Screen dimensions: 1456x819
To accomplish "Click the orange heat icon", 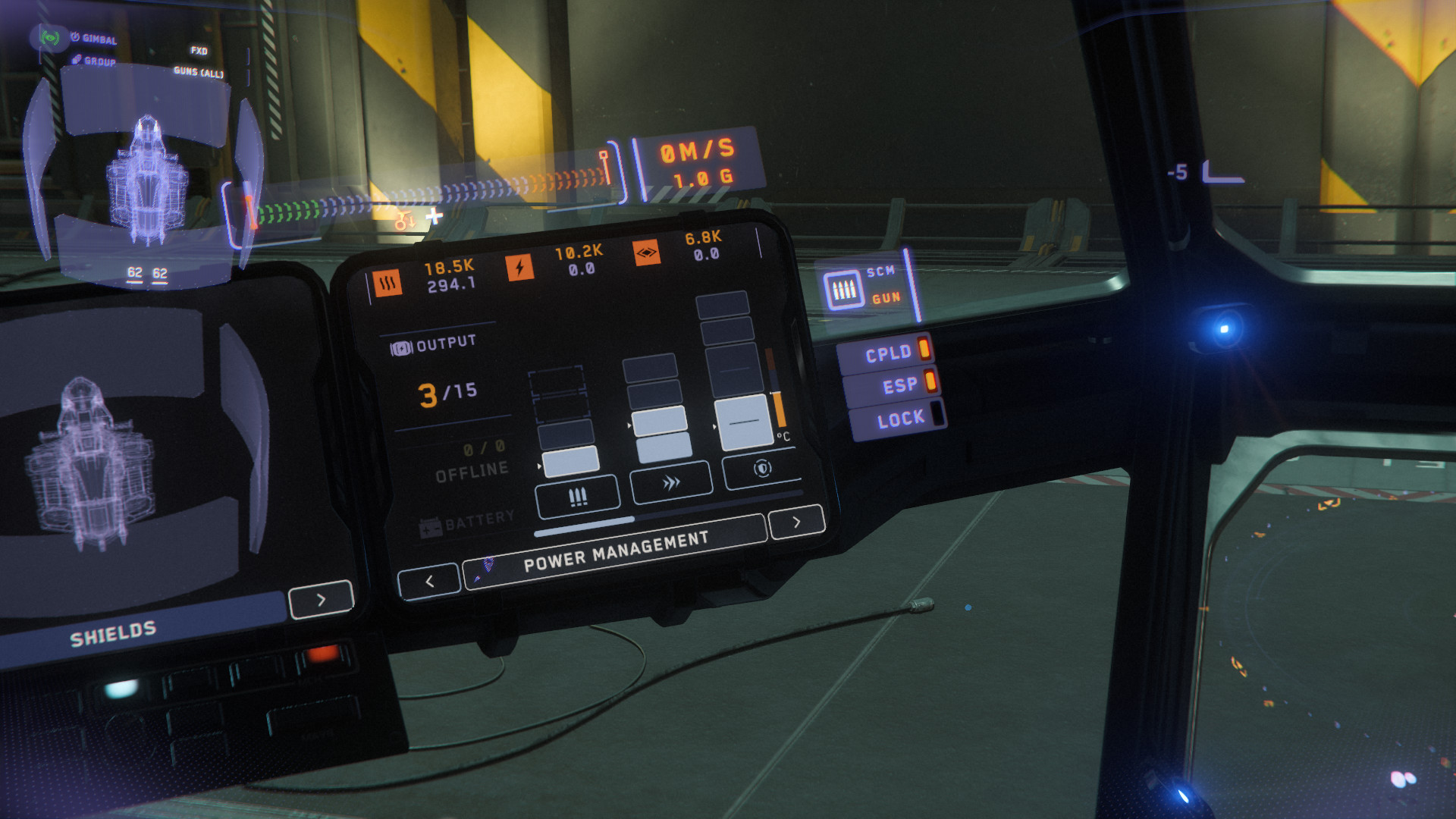I will [x=388, y=284].
